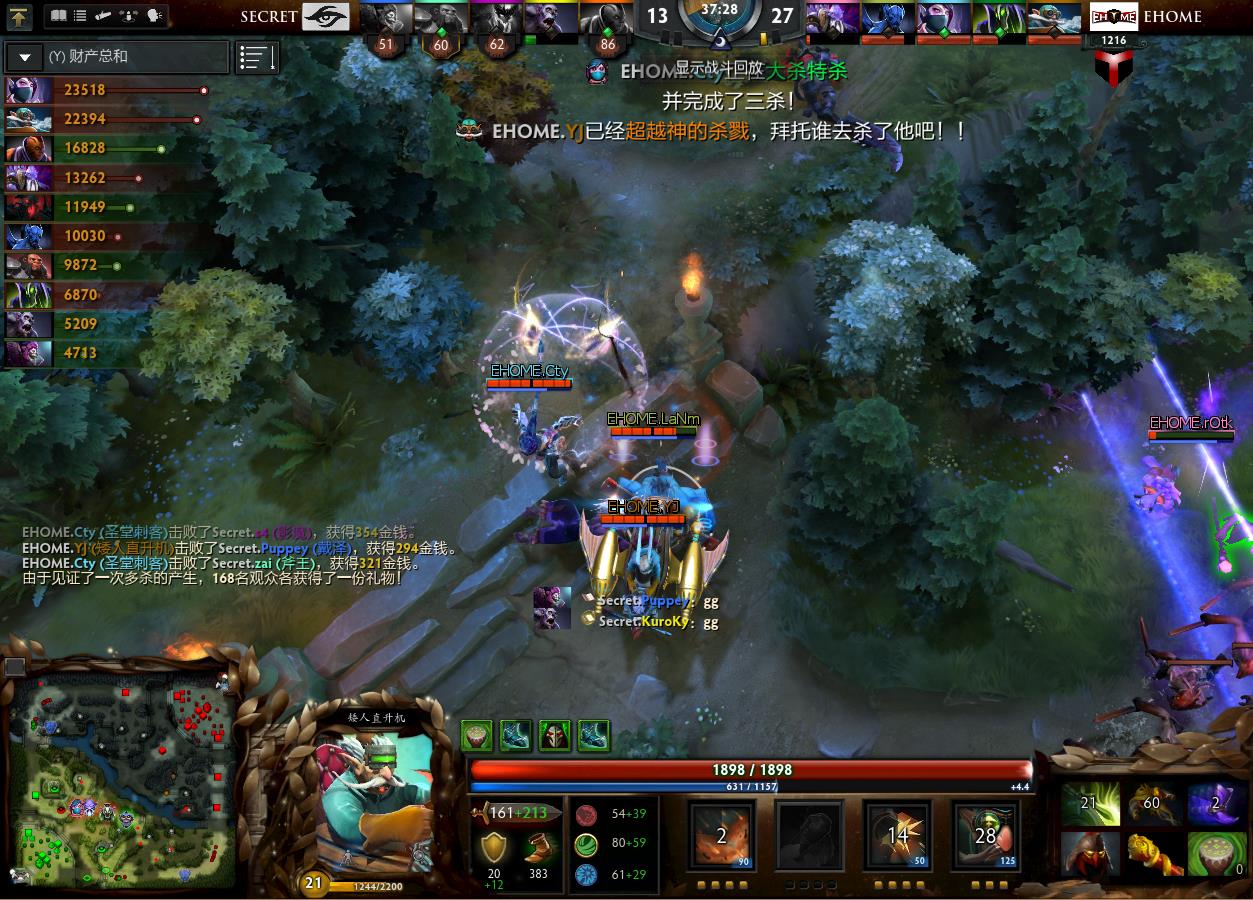Viewport: 1253px width, 900px height.
Task: Activate the Call Down ultimate showing 28
Action: (x=985, y=835)
